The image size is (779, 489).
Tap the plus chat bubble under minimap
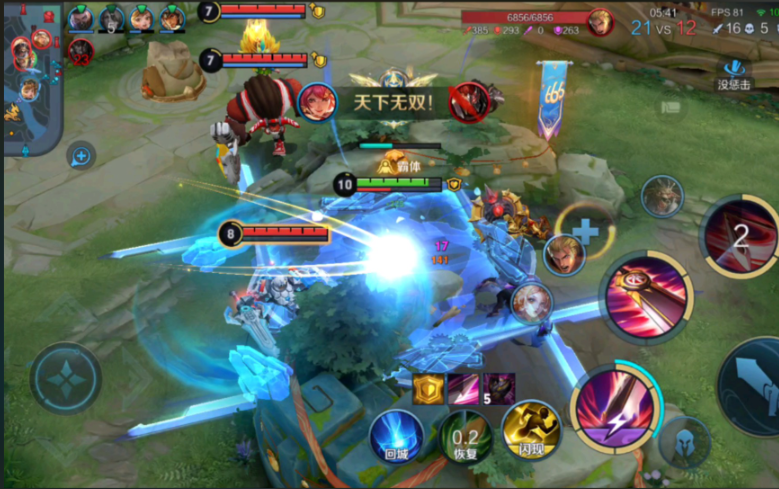pos(81,155)
